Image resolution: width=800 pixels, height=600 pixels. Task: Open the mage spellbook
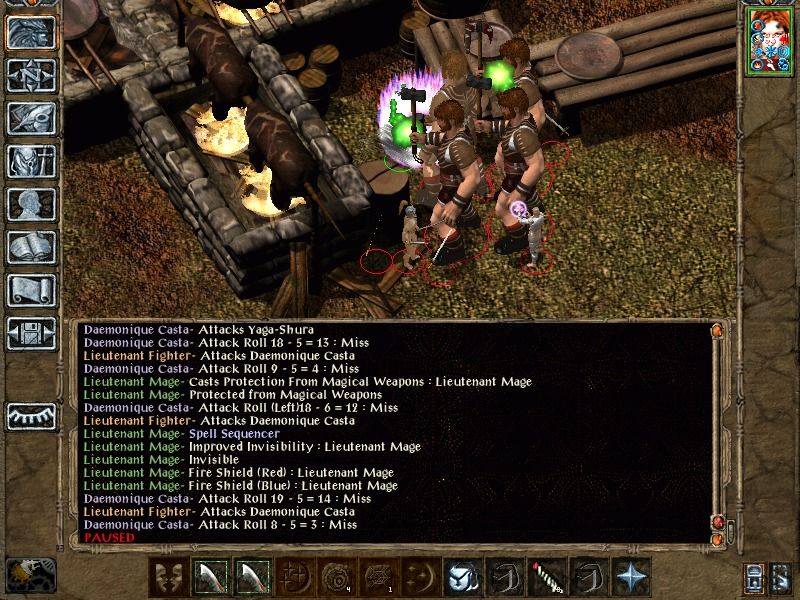(29, 248)
